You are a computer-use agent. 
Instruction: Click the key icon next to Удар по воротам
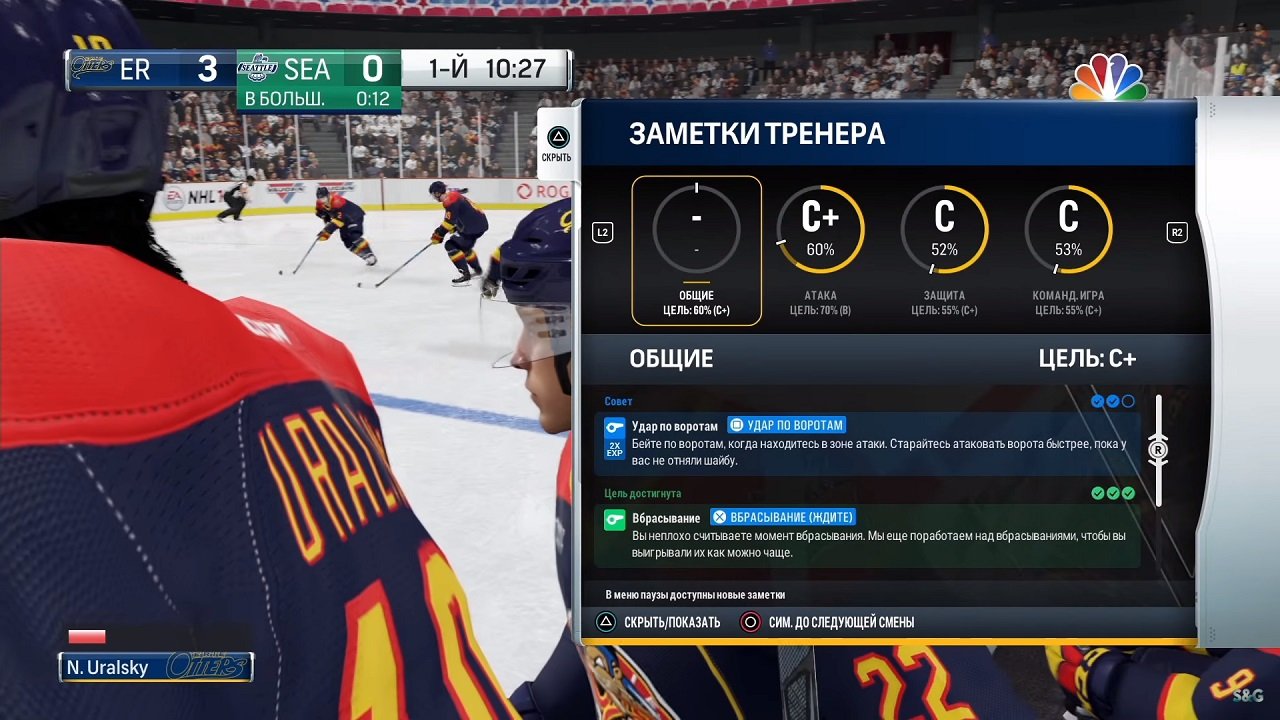point(613,426)
